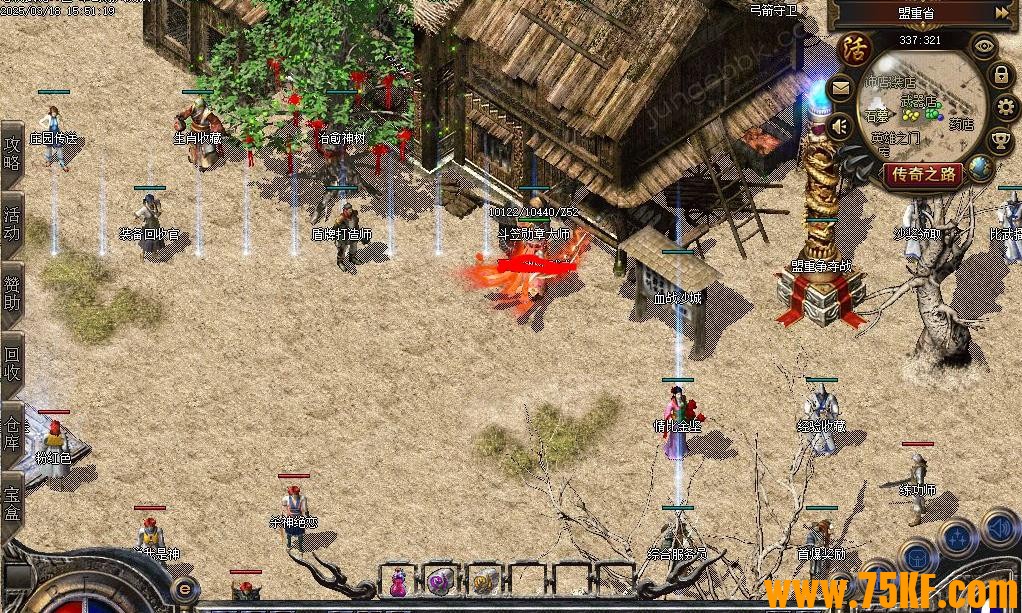The height and width of the screenshot is (613, 1022).
Task: Click the blue sparkle stars round button
Action: point(957,539)
